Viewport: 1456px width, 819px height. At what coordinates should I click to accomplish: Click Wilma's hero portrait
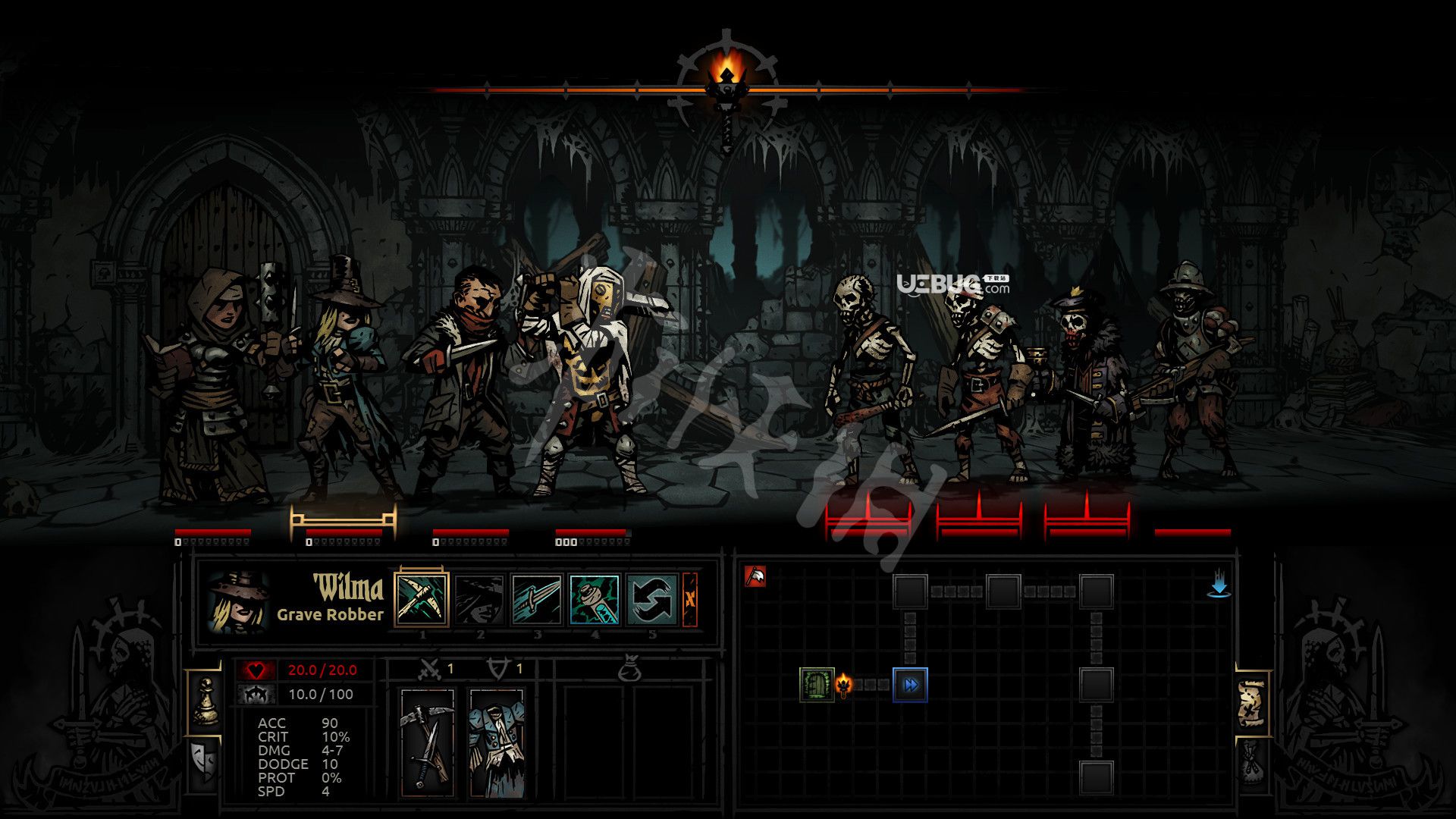tap(238, 601)
